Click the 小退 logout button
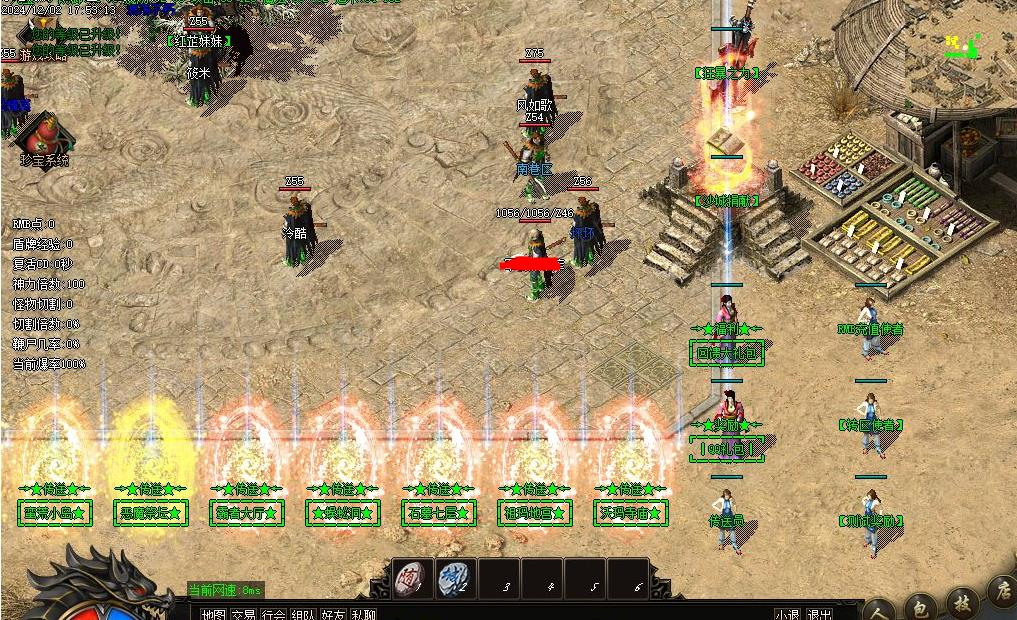Screen dimensions: 1017x620 click(788, 614)
